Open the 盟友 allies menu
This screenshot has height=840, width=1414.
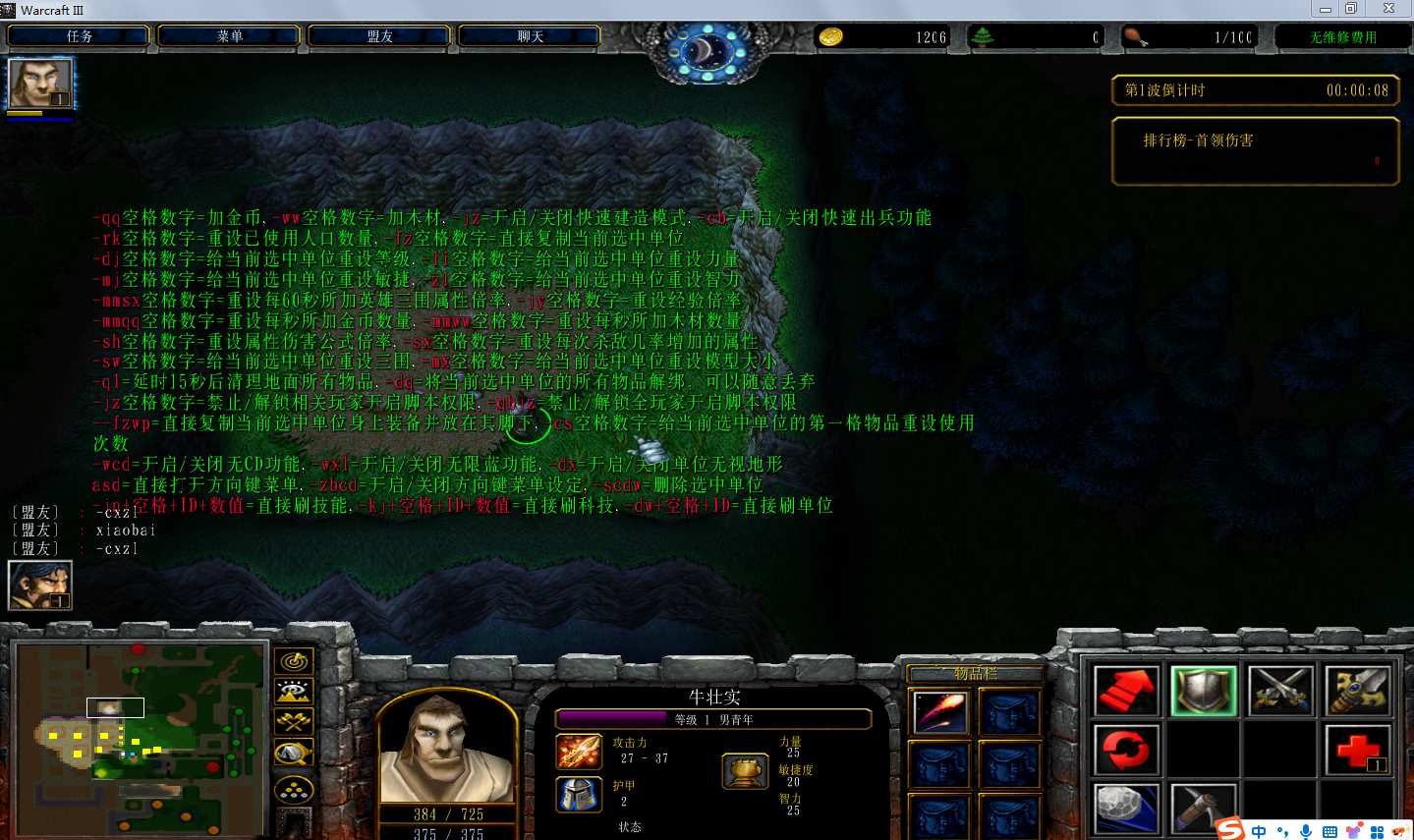point(379,36)
